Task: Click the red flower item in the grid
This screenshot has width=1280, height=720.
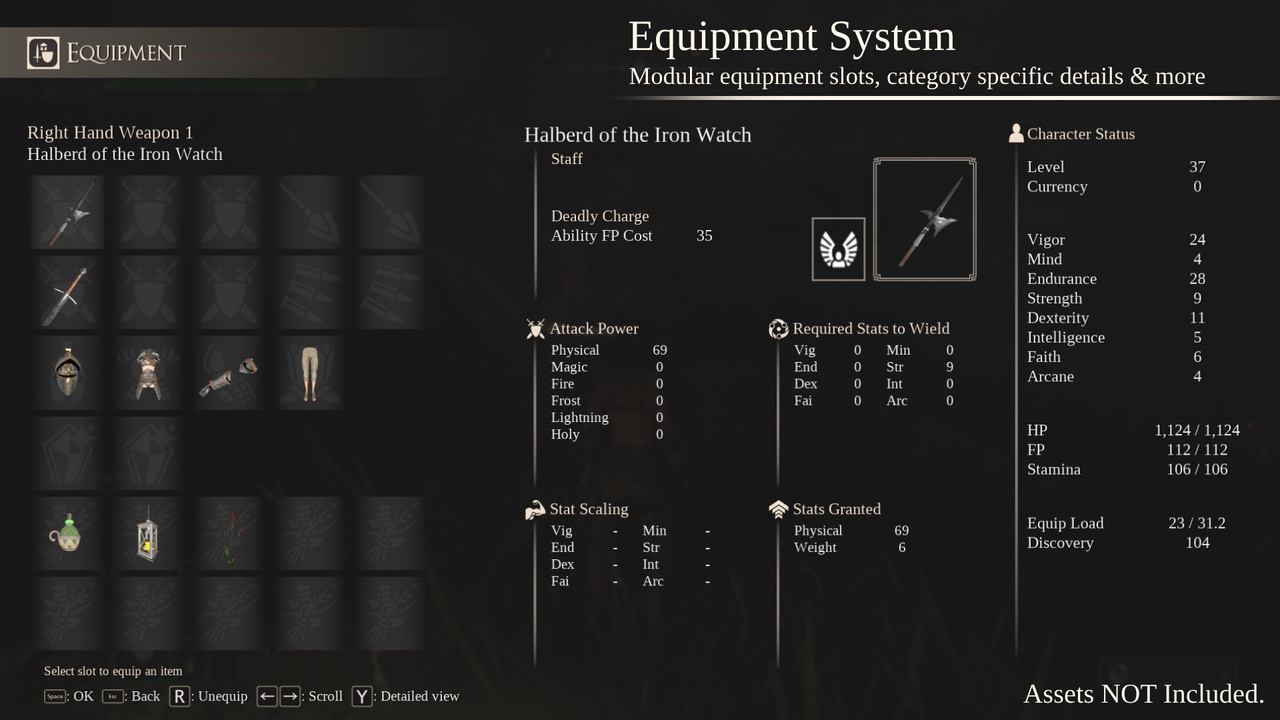Action: coord(229,532)
